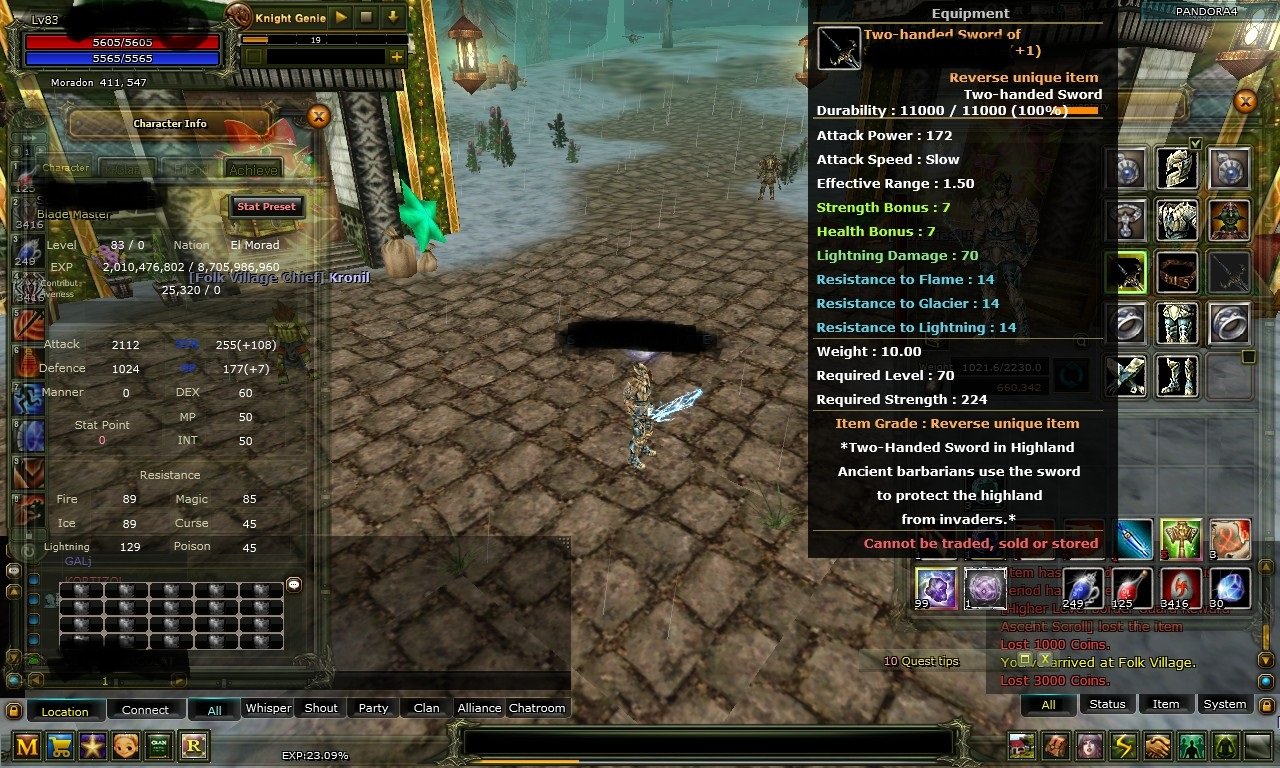1280x768 pixels.
Task: Select the "R" icon on the bottom toolbar
Action: pos(193,743)
